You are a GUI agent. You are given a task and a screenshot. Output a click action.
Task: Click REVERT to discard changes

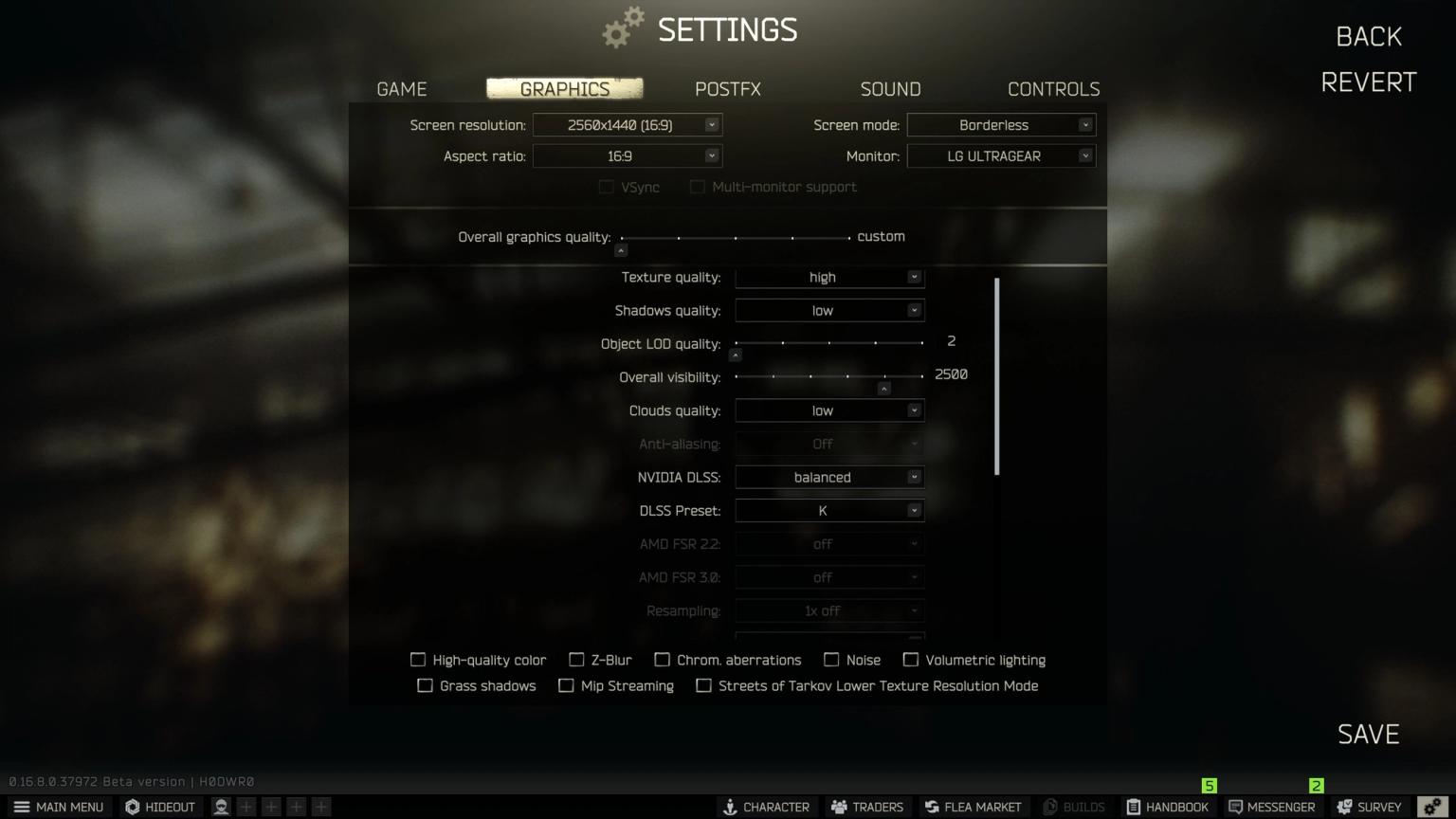1368,82
